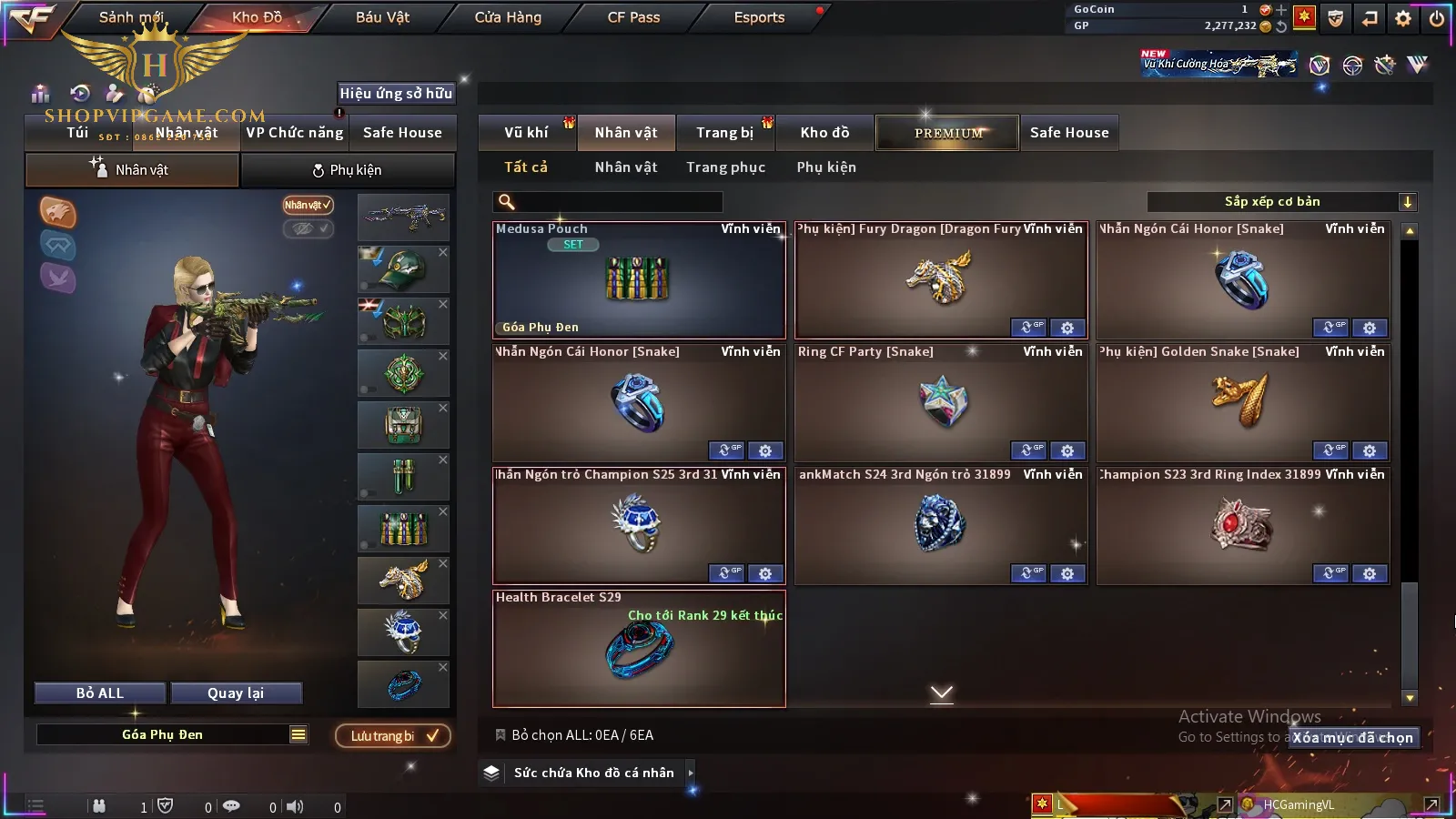Select the Vũ khí inventory tab
The height and width of the screenshot is (819, 1456).
coord(526,133)
